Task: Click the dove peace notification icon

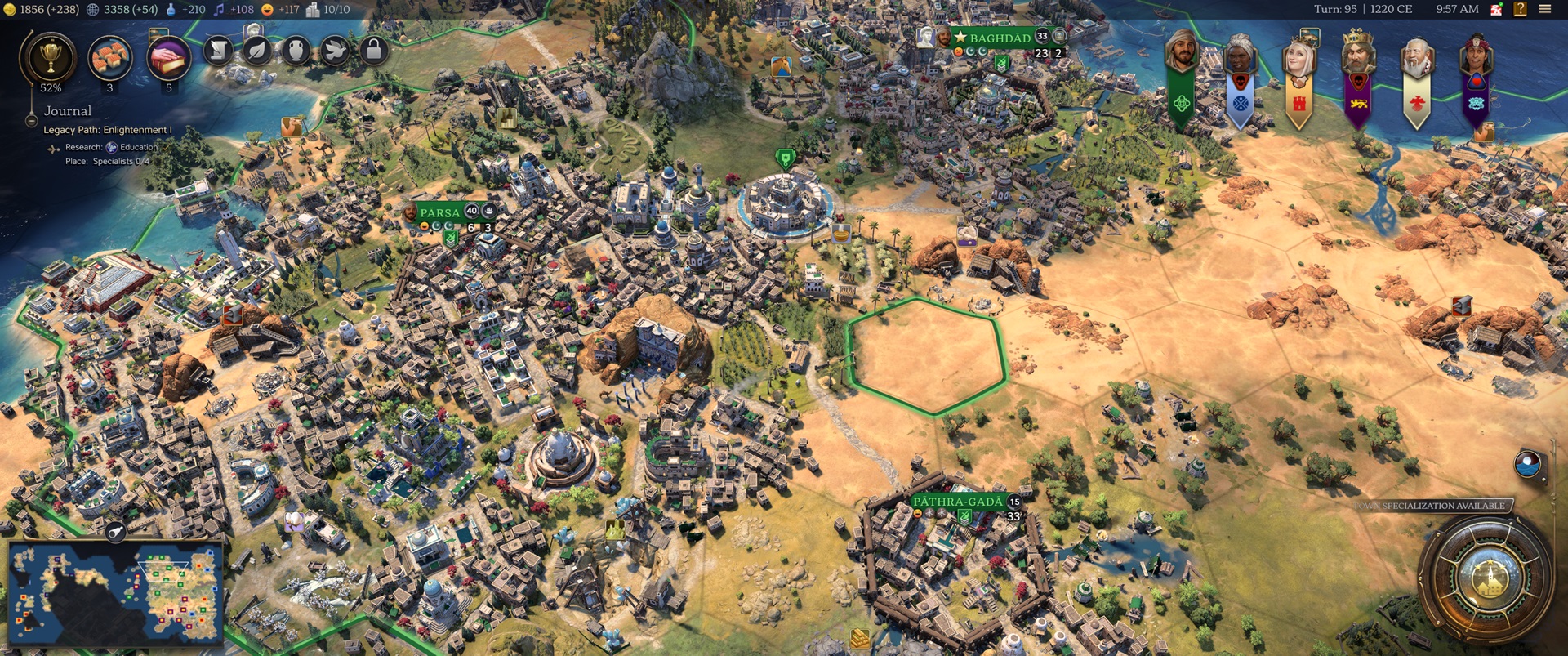Action: click(334, 51)
